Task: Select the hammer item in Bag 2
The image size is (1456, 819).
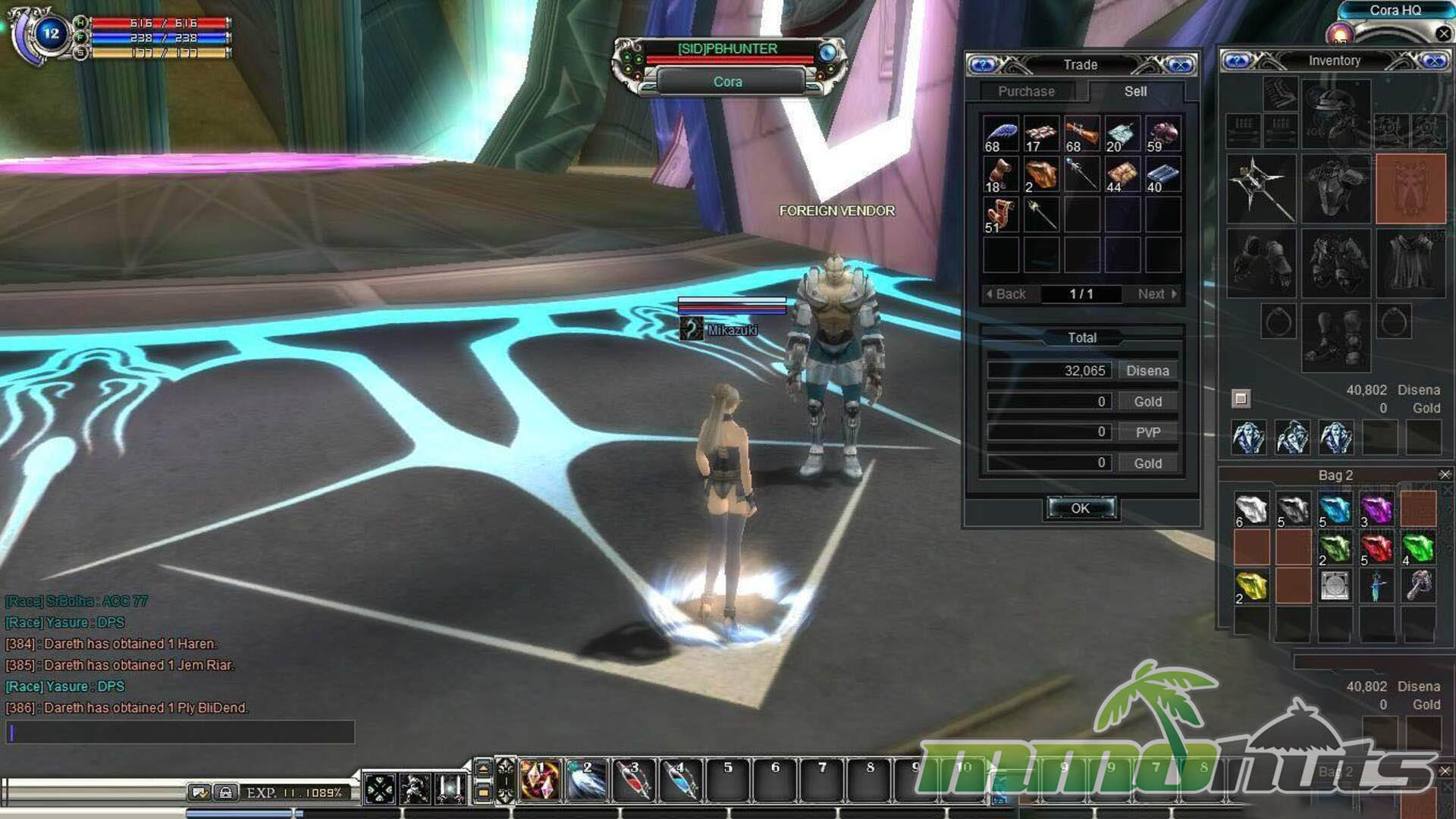Action: (x=1418, y=586)
